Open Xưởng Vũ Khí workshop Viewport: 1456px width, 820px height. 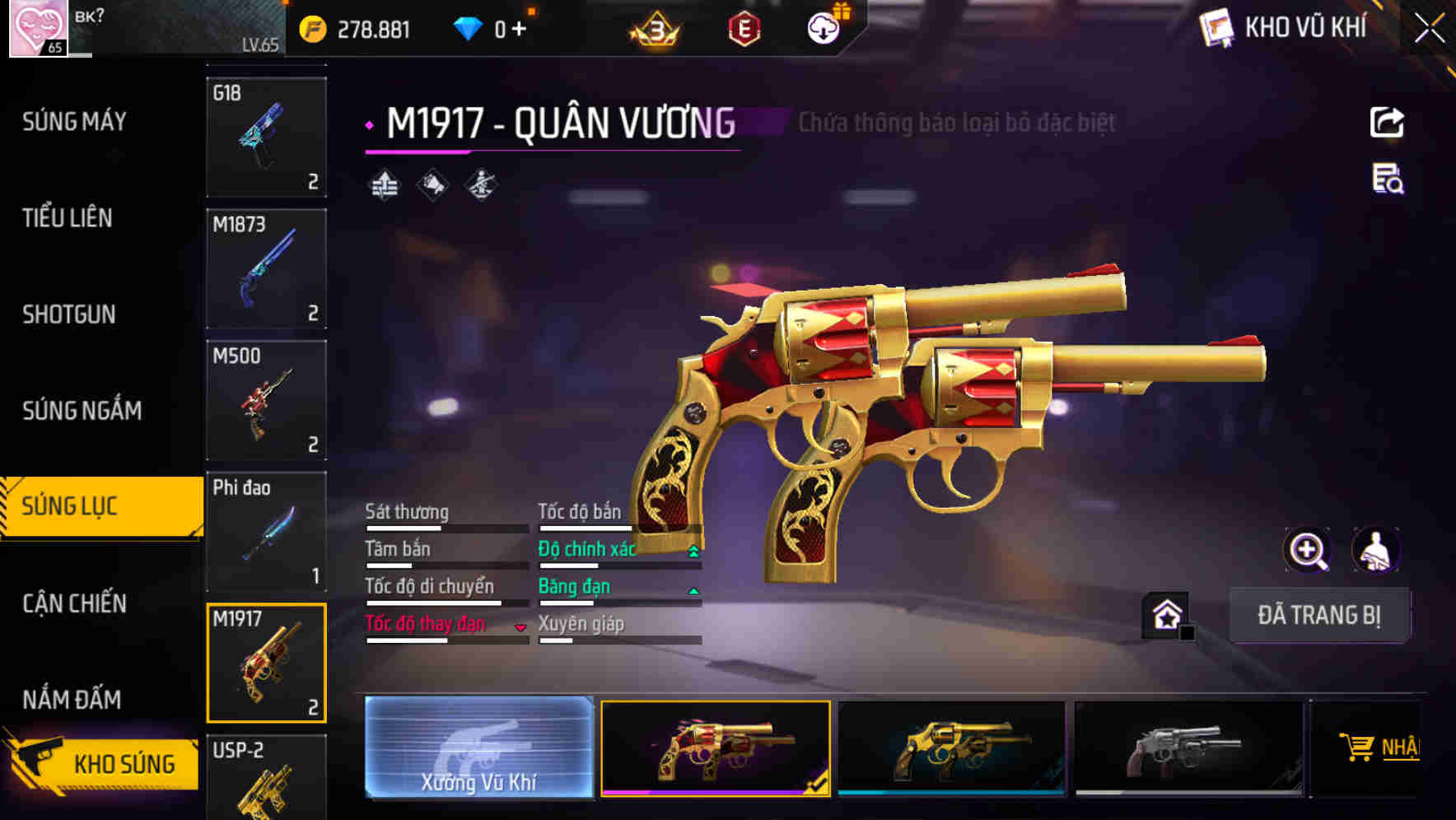tap(478, 748)
